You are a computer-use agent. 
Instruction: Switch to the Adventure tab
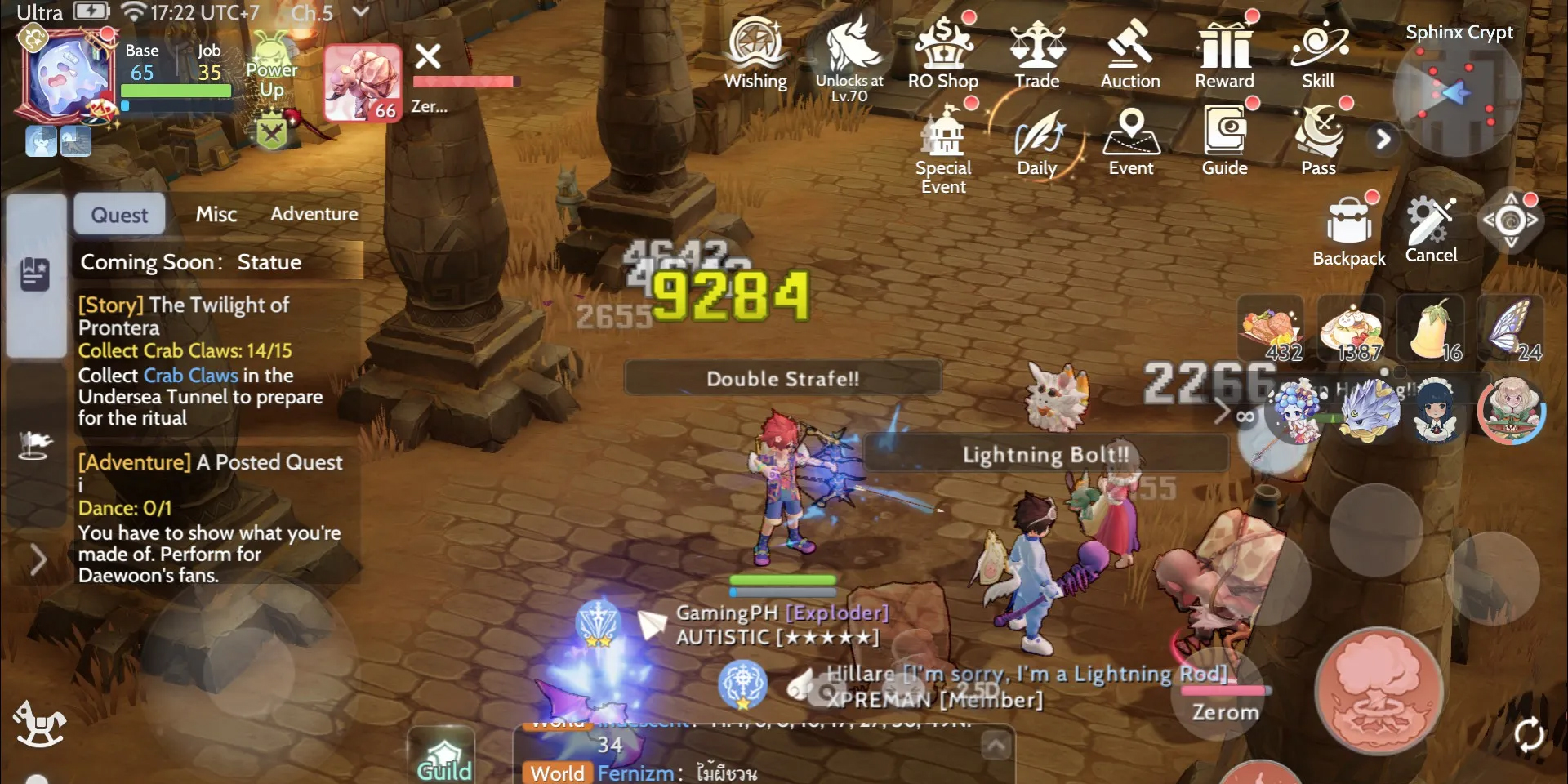[x=314, y=213]
